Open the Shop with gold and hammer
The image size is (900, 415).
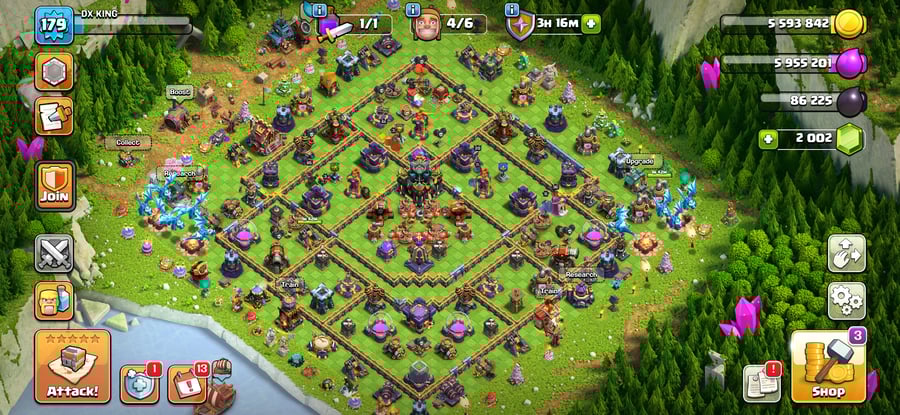pos(828,366)
